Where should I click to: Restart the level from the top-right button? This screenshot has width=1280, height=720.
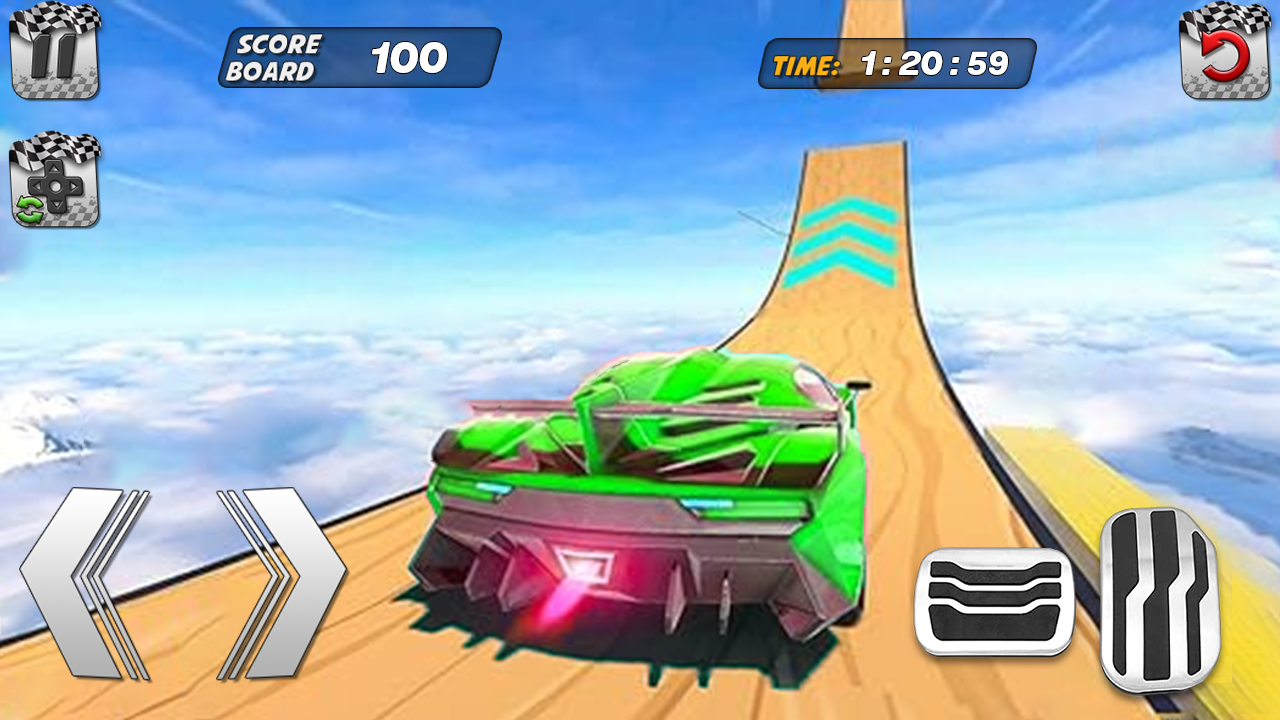pos(1225,55)
